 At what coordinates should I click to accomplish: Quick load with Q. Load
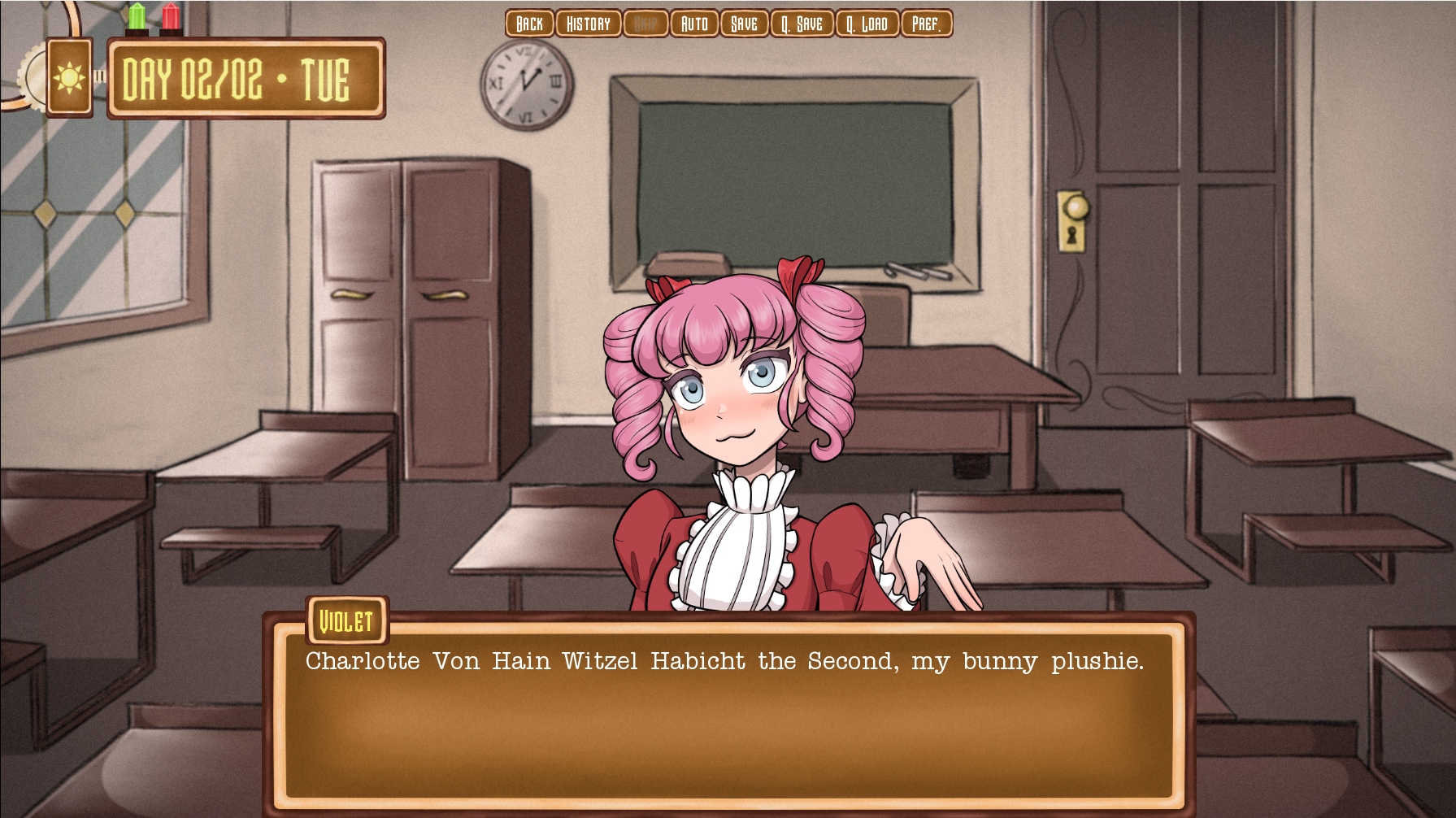click(867, 24)
